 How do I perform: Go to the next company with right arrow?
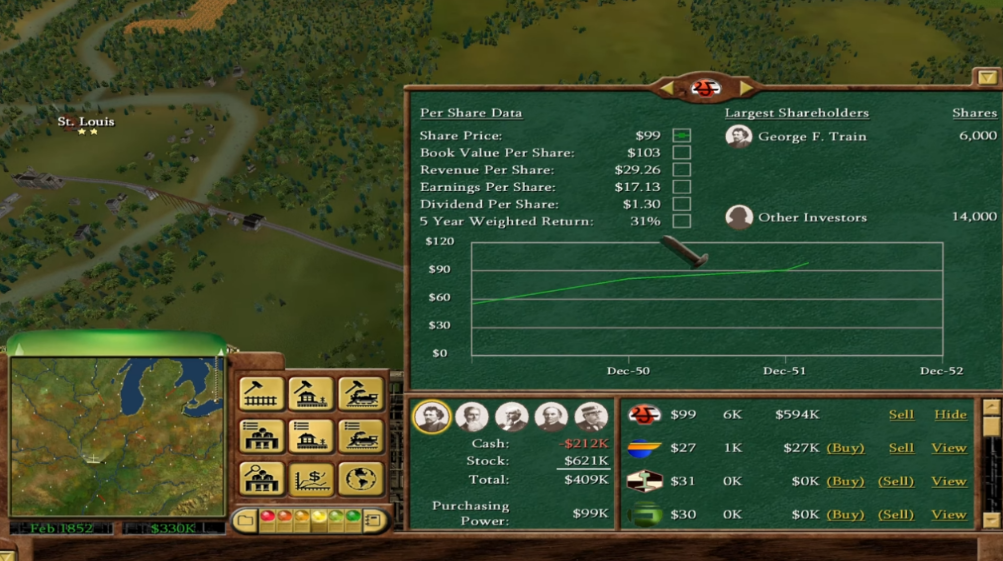tap(745, 88)
